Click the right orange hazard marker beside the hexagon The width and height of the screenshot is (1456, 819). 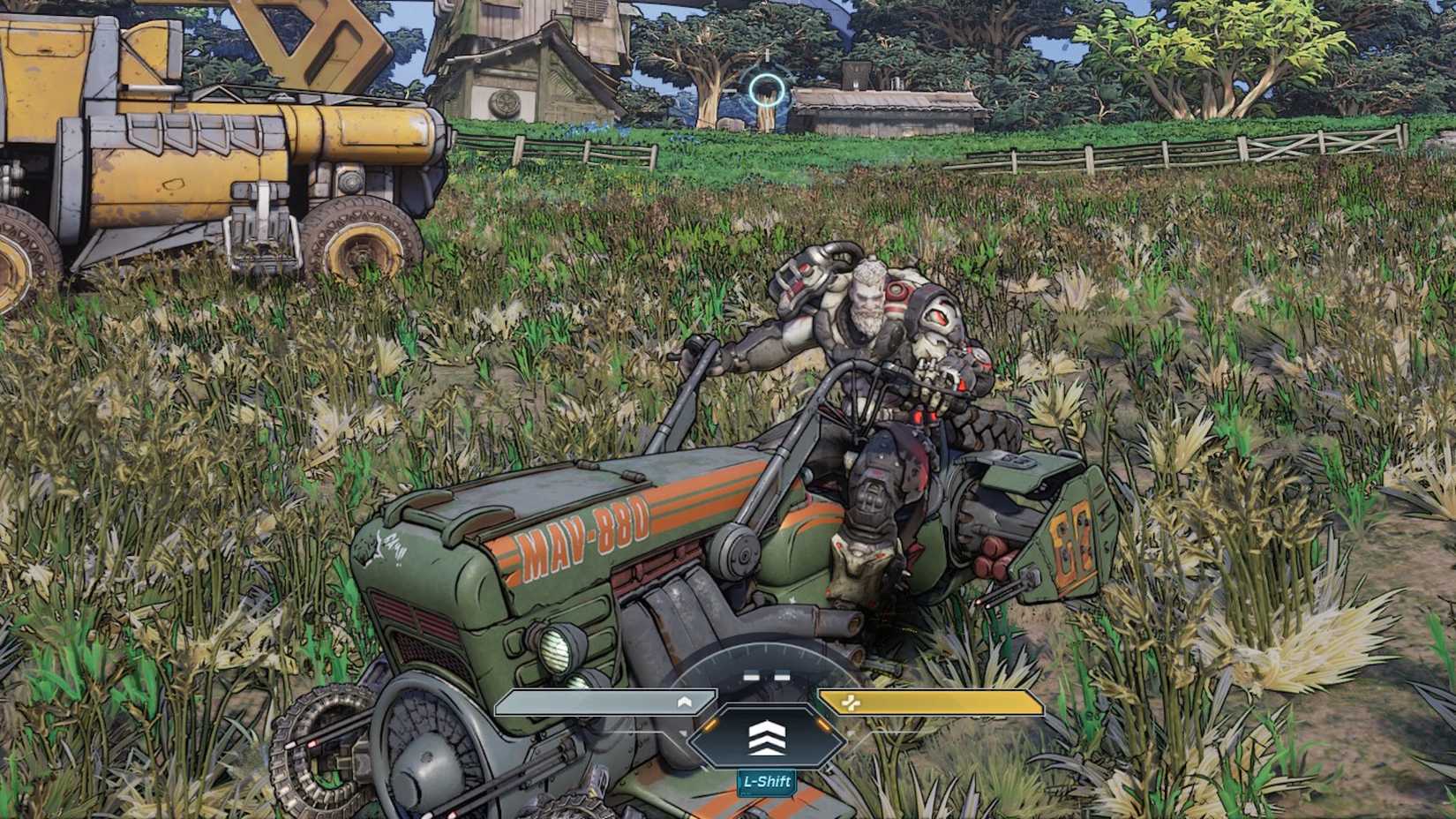click(822, 725)
